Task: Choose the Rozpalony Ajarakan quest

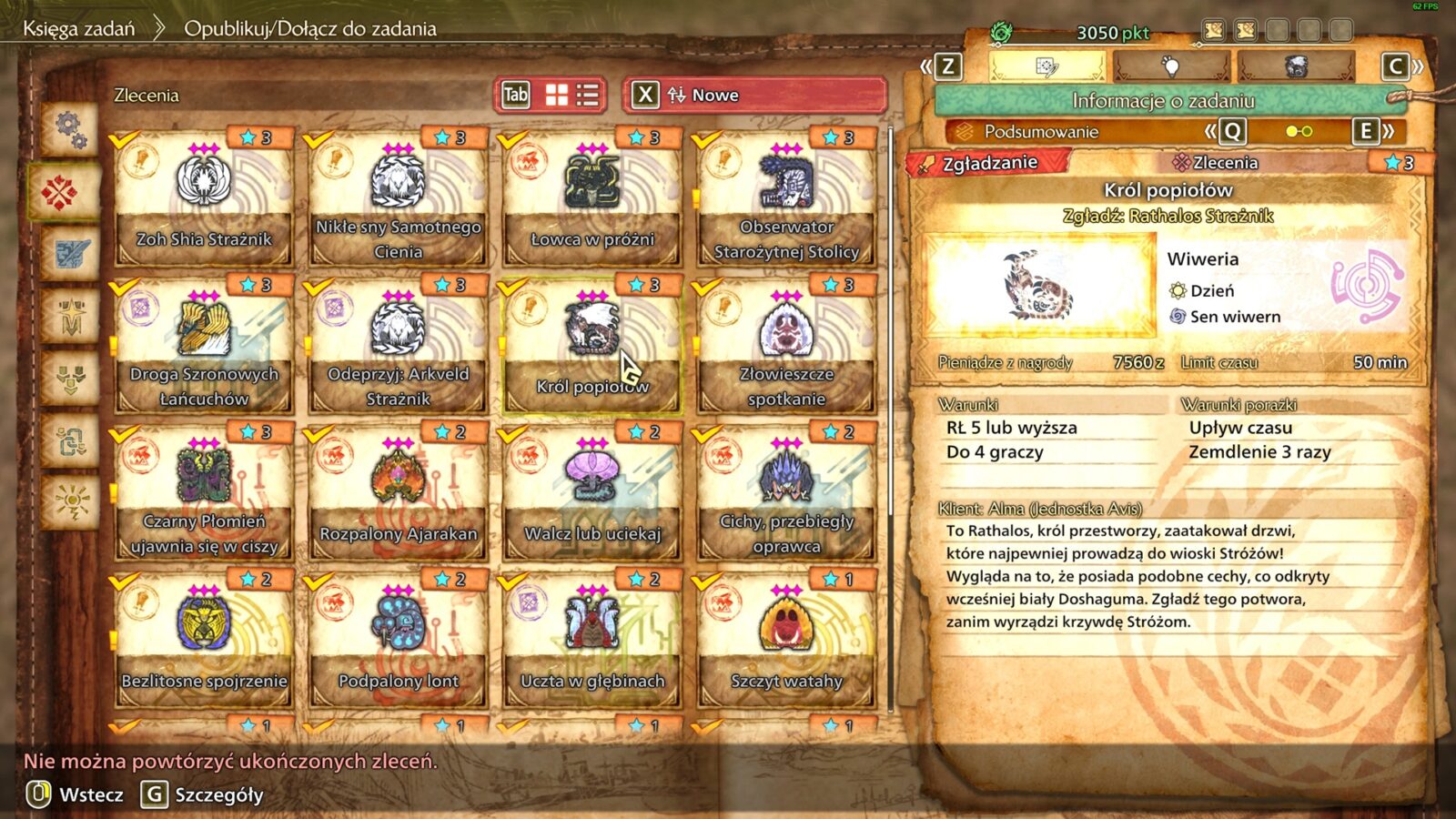Action: pyautogui.click(x=398, y=495)
